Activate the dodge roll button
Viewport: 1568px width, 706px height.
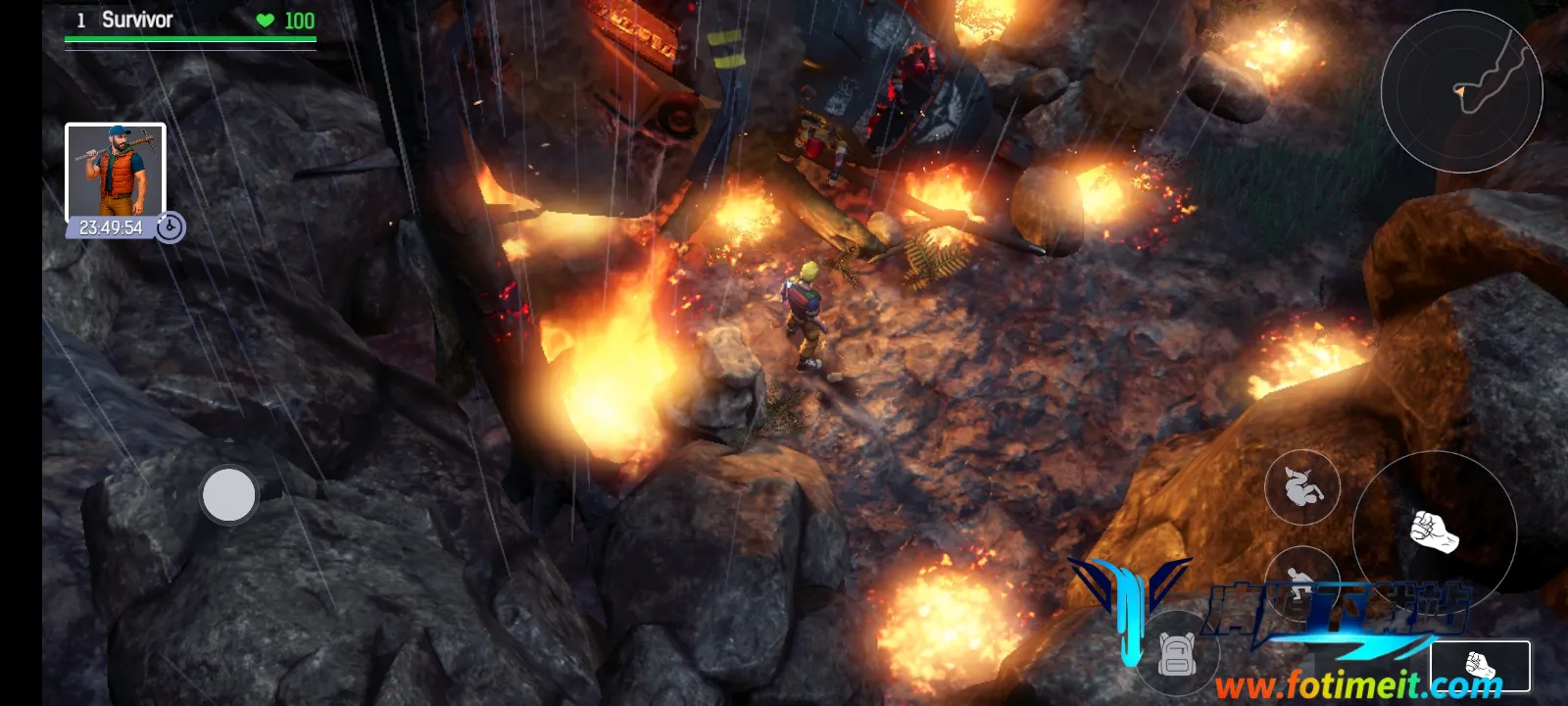click(x=1301, y=486)
